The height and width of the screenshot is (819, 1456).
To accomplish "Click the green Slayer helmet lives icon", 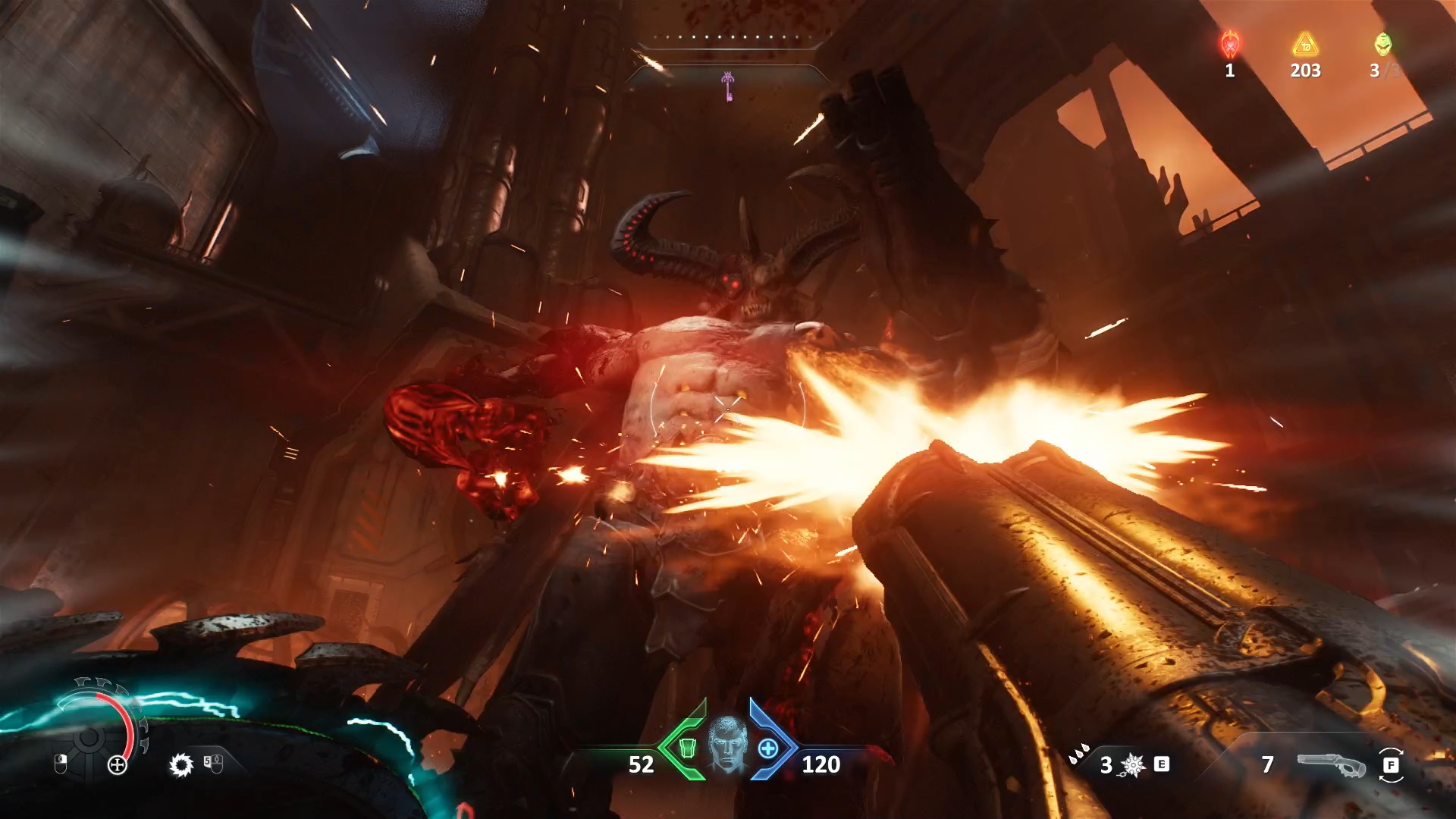I will coord(1383,44).
